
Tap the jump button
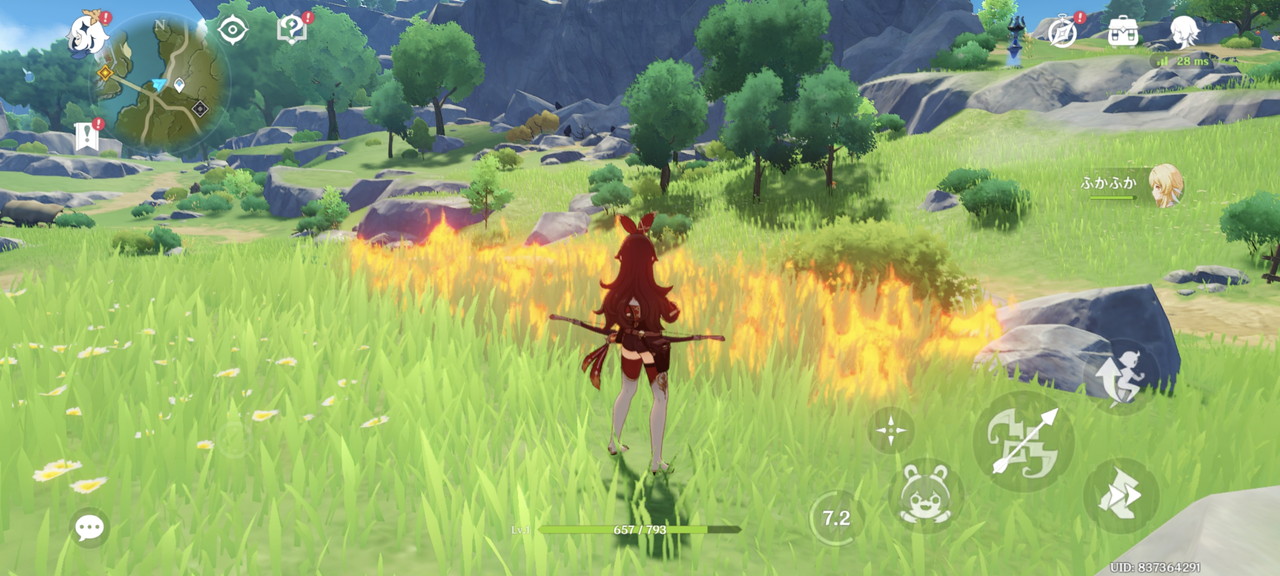[1122, 375]
